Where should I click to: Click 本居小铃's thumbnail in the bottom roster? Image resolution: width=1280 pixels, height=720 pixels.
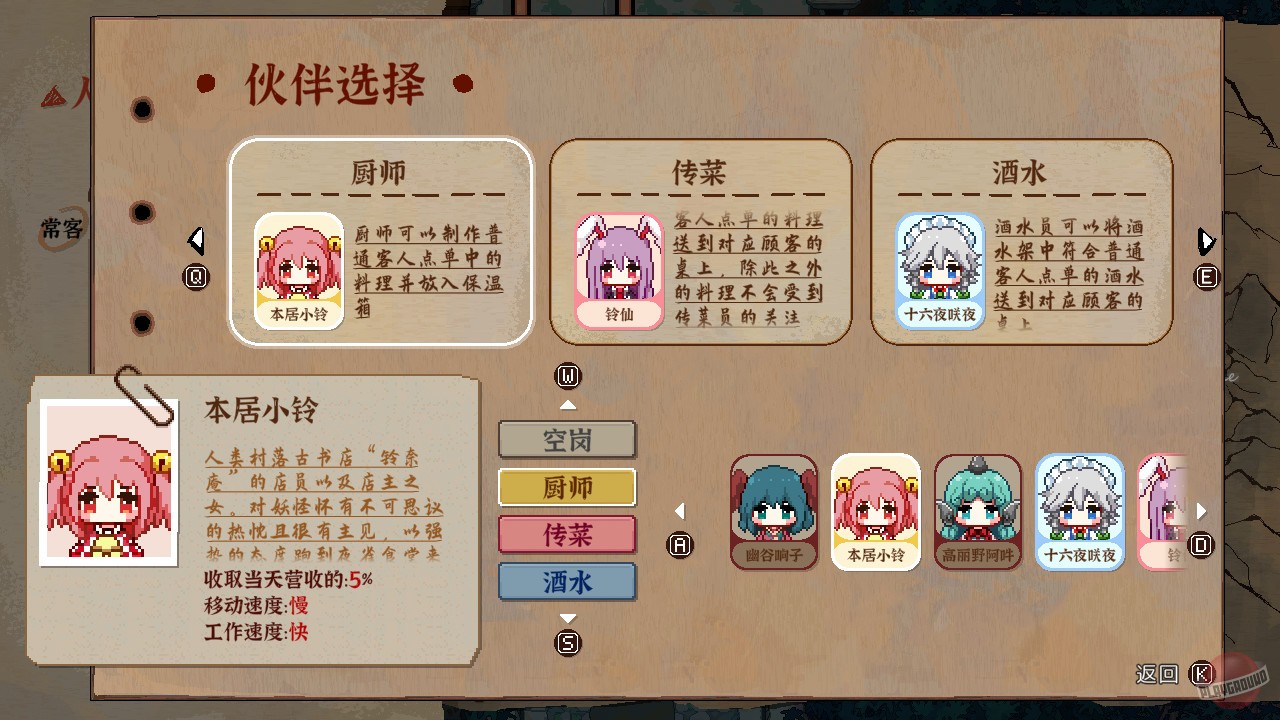click(876, 512)
